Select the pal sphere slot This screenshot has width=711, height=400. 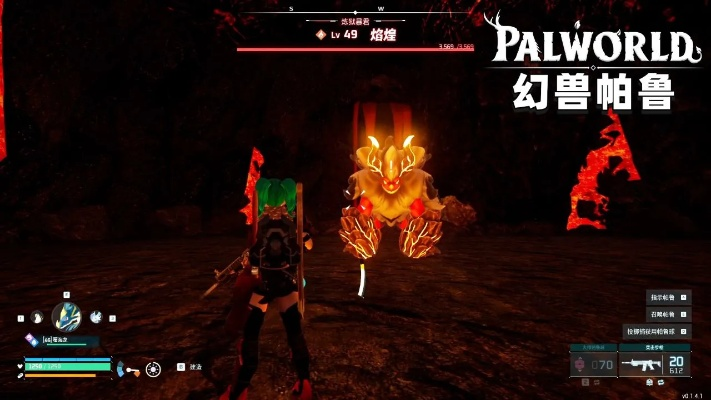[x=594, y=366]
